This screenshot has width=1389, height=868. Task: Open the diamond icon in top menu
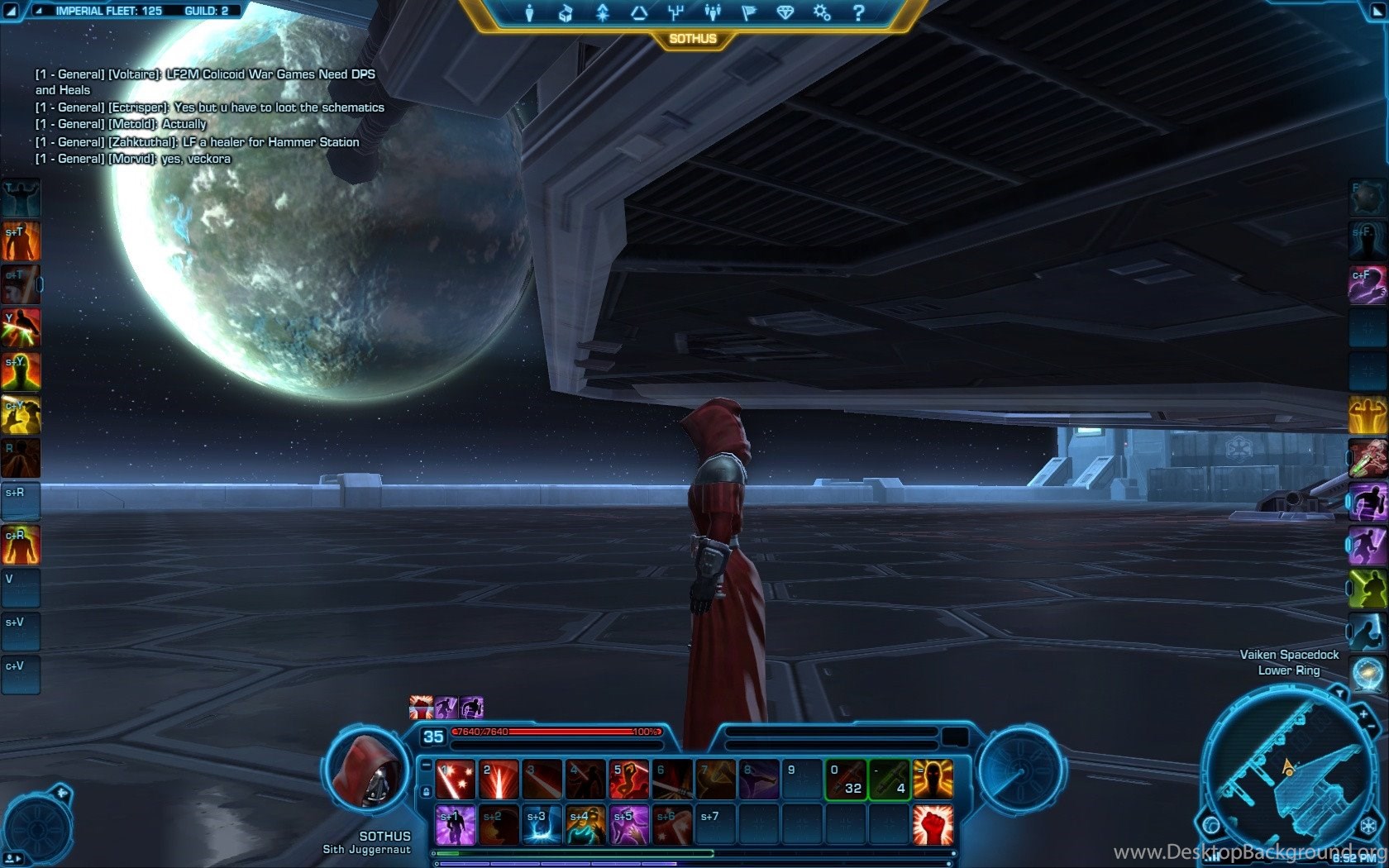pyautogui.click(x=785, y=13)
